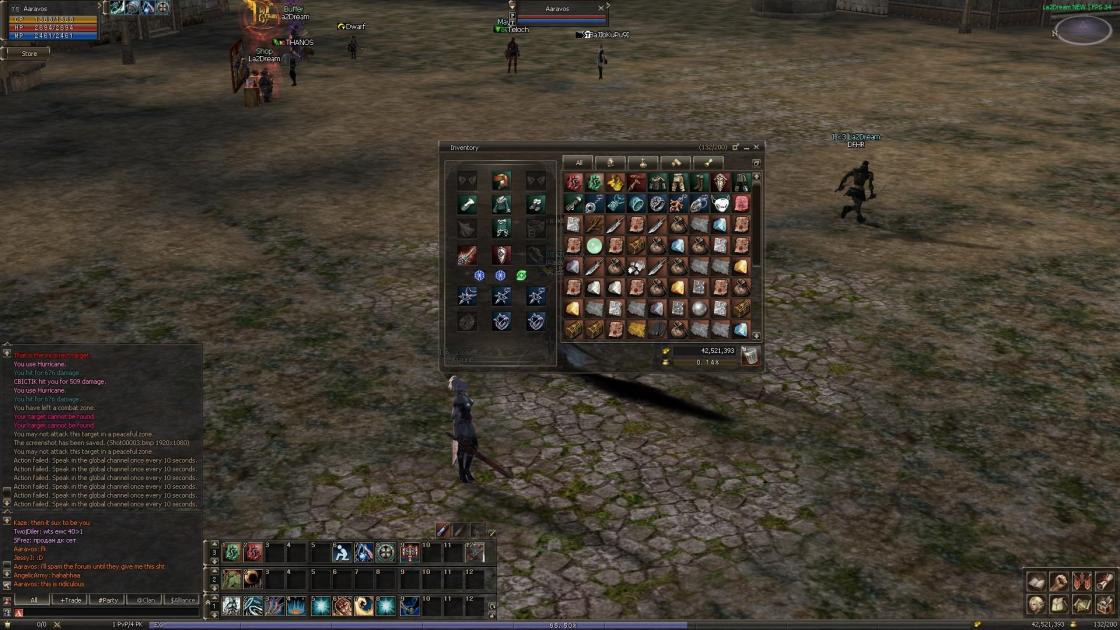Click the chat text input field
The image size is (1120, 630).
tap(110, 613)
